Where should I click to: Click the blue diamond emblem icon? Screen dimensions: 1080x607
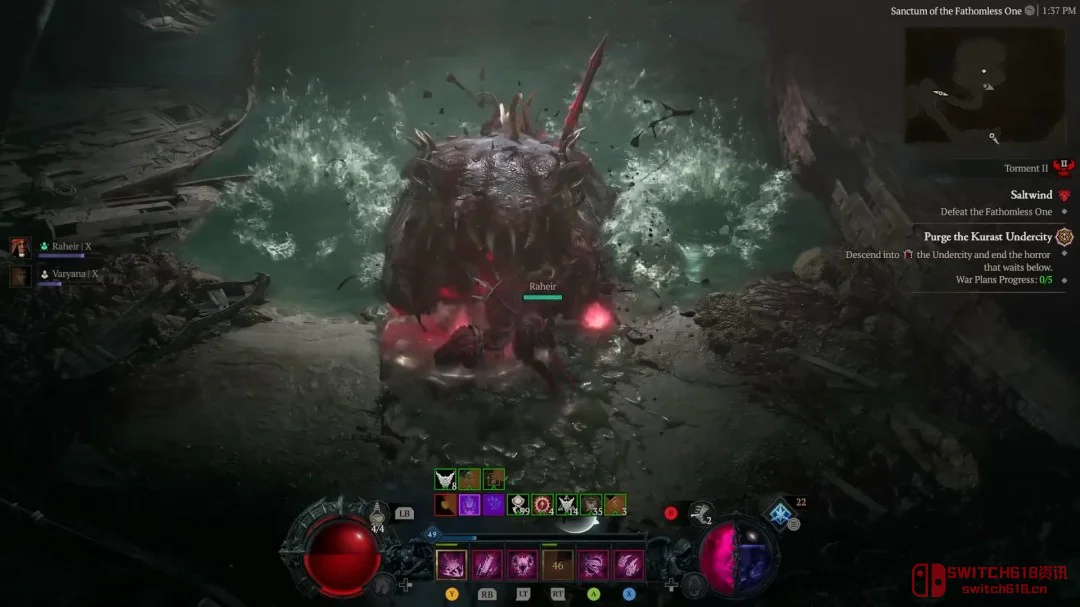tap(780, 514)
